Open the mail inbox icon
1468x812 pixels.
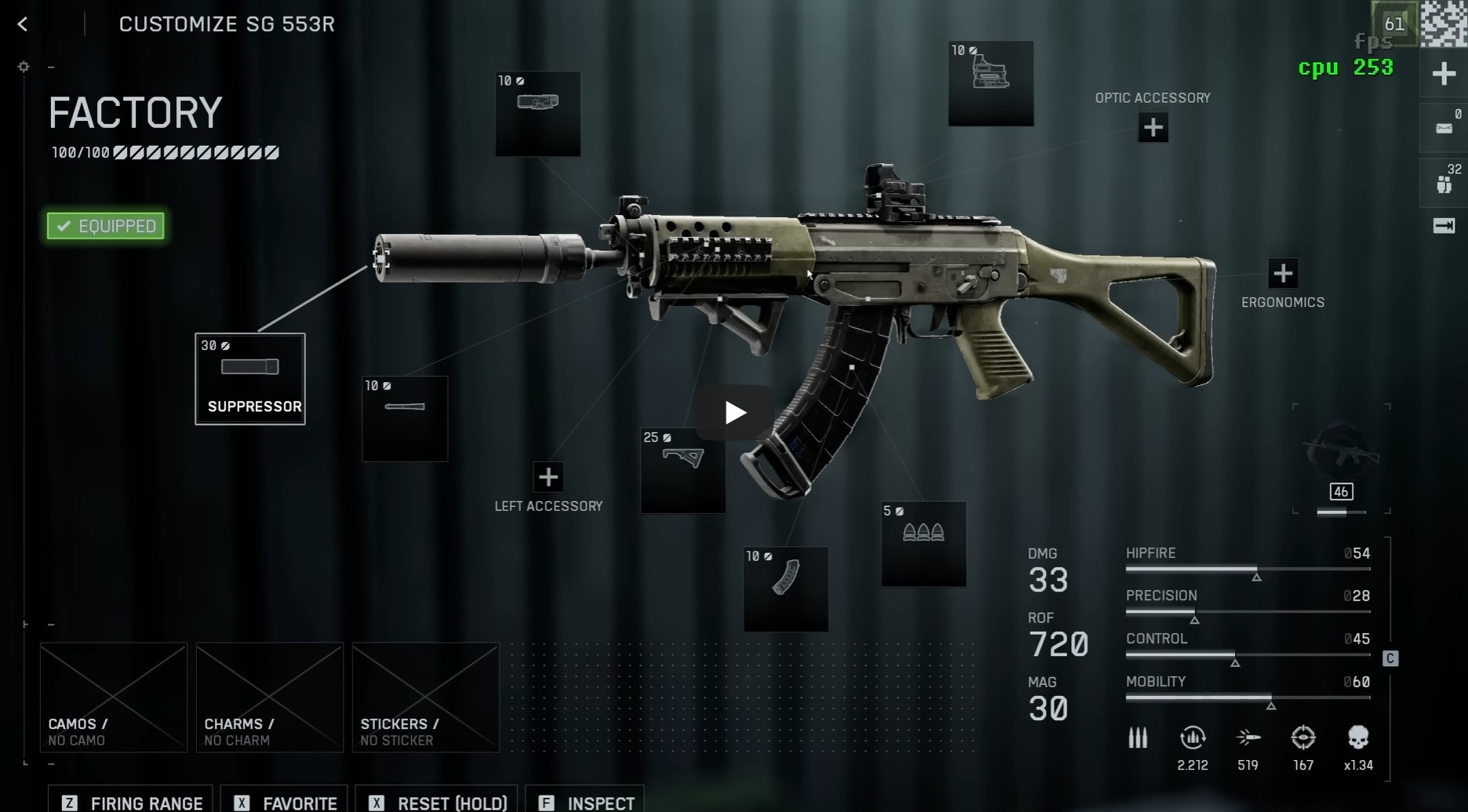1444,128
